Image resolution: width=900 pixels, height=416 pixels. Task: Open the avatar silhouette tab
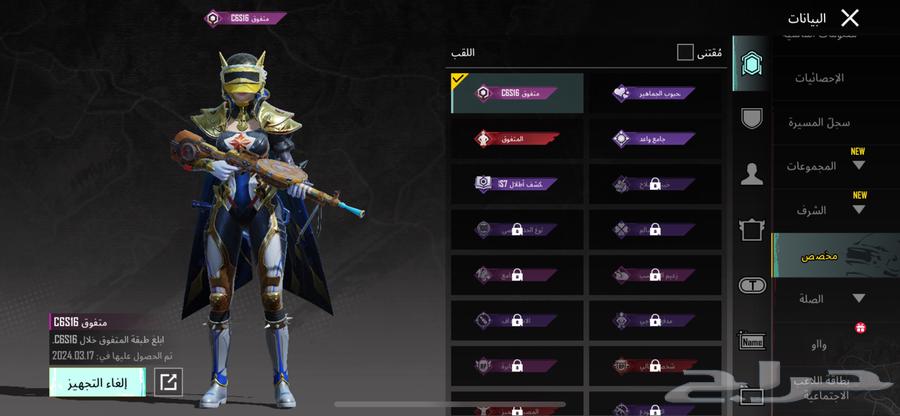751,174
